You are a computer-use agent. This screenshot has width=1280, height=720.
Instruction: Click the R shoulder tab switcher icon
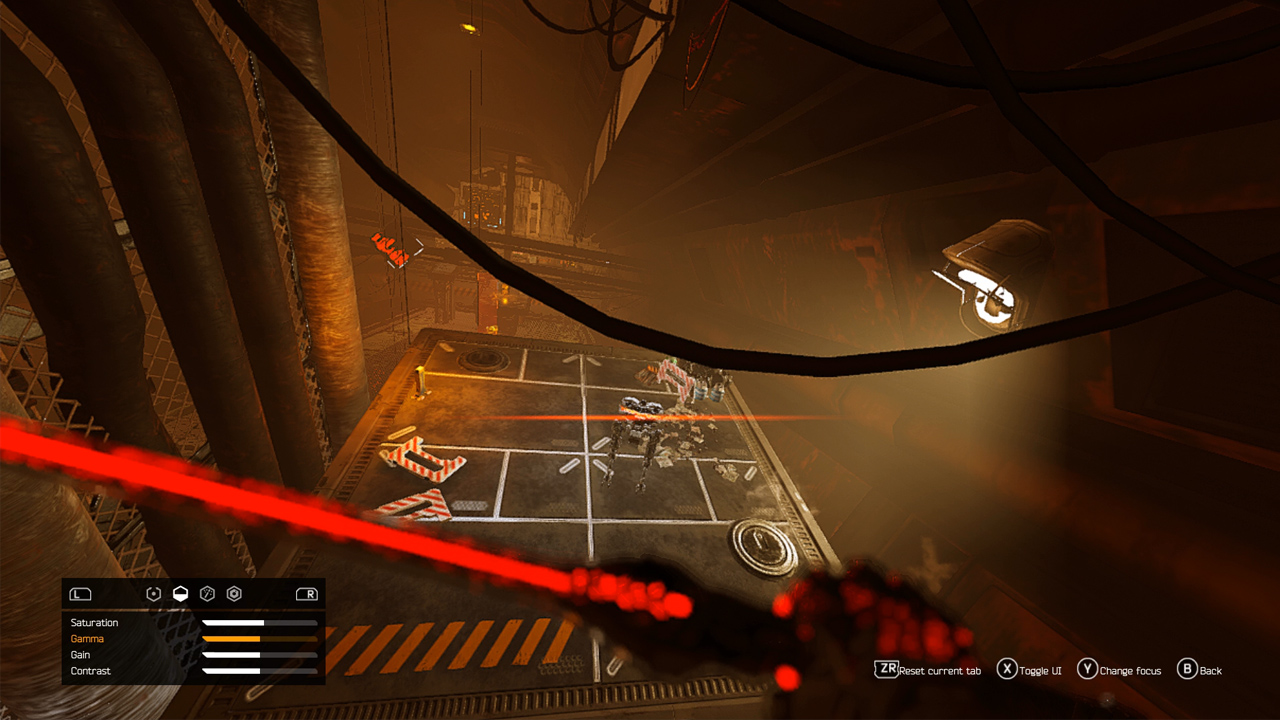coord(308,593)
